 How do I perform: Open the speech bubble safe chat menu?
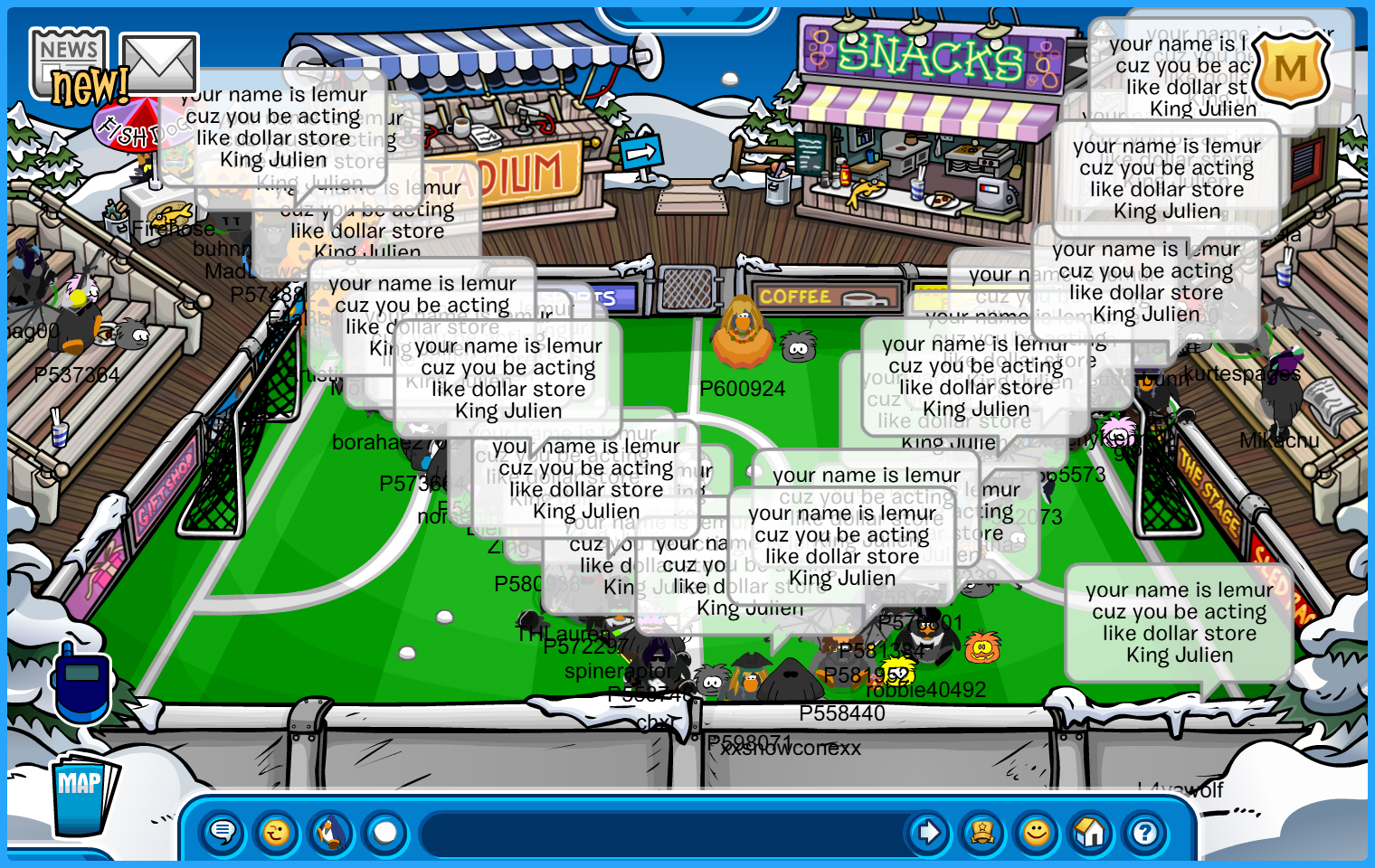coord(223,832)
